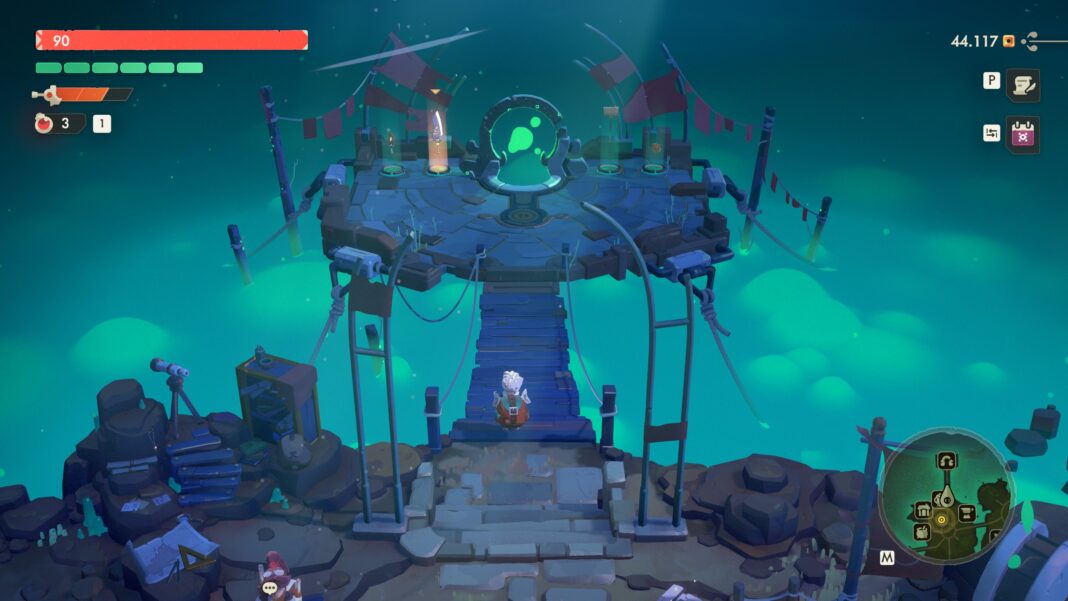Select the house marker on the minimap

pyautogui.click(x=924, y=512)
